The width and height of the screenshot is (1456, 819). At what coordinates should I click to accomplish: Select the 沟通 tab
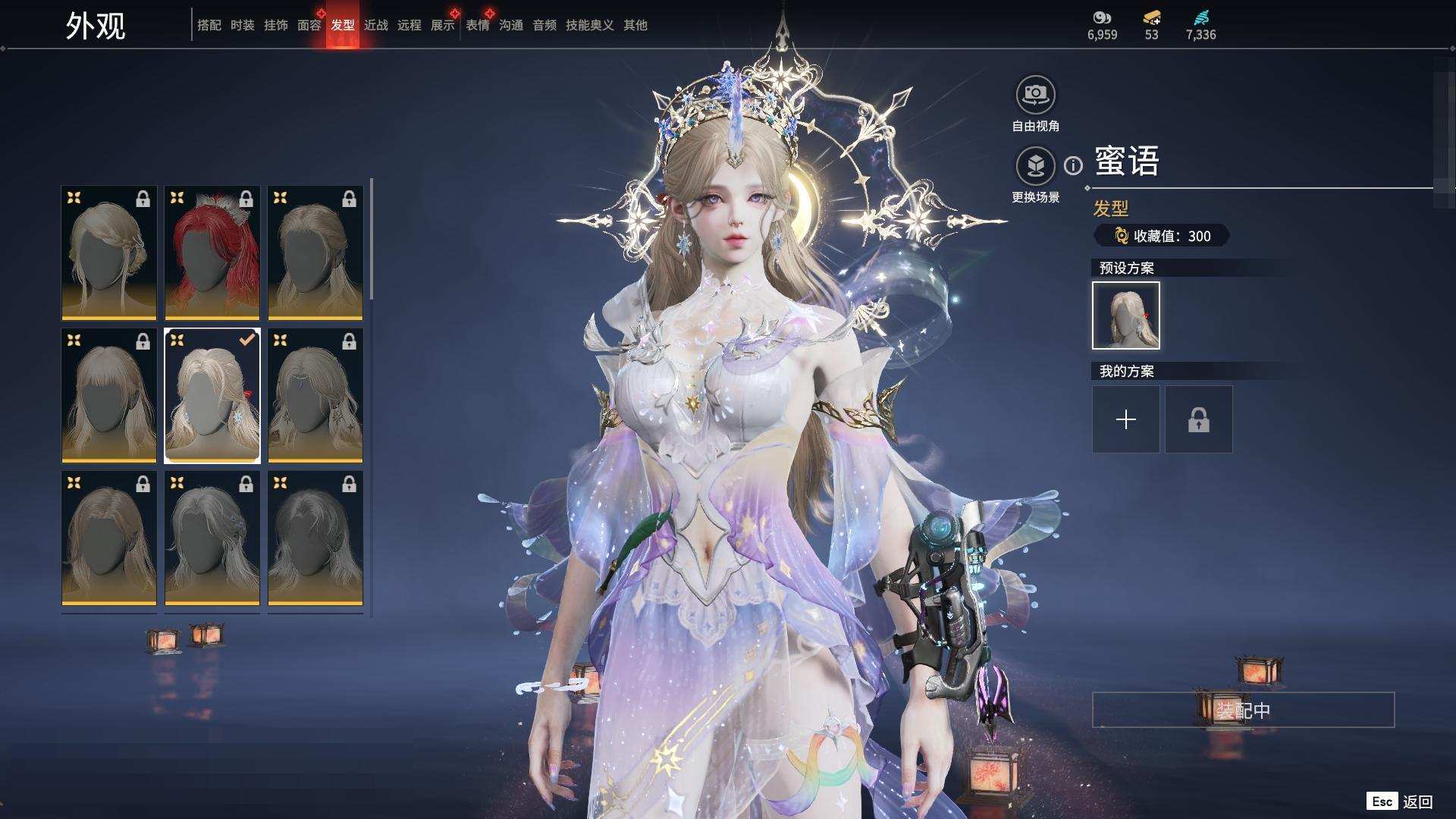click(x=510, y=25)
